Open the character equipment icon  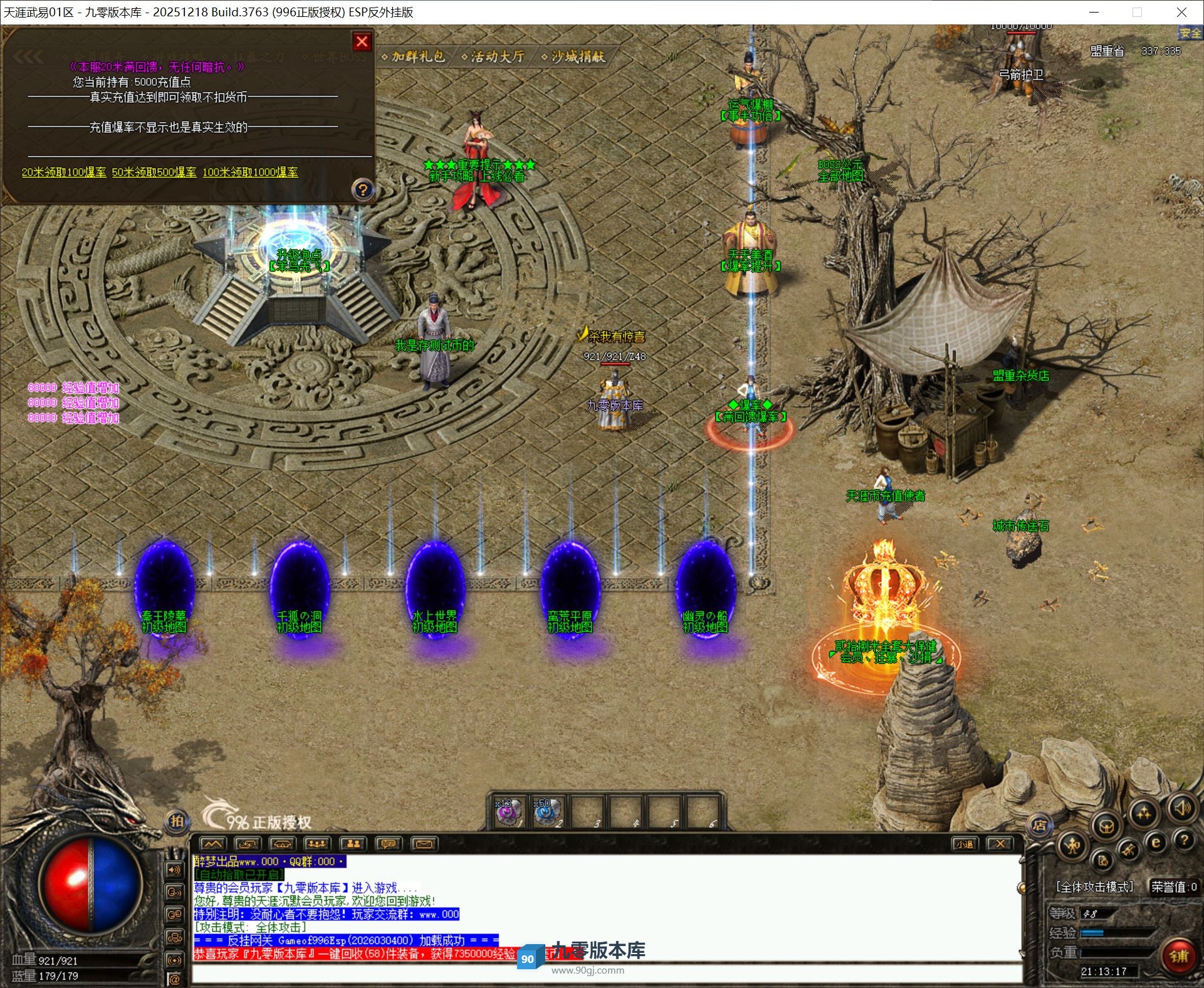(x=1072, y=846)
